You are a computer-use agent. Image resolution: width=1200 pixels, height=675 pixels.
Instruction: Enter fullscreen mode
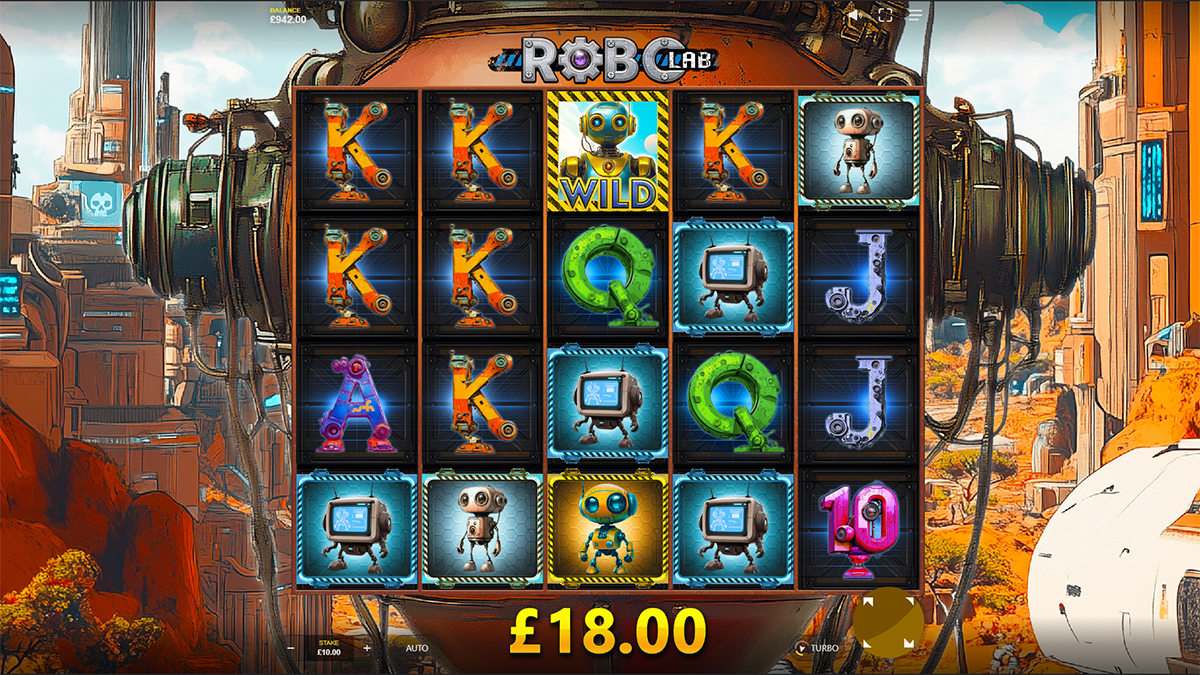pos(885,16)
